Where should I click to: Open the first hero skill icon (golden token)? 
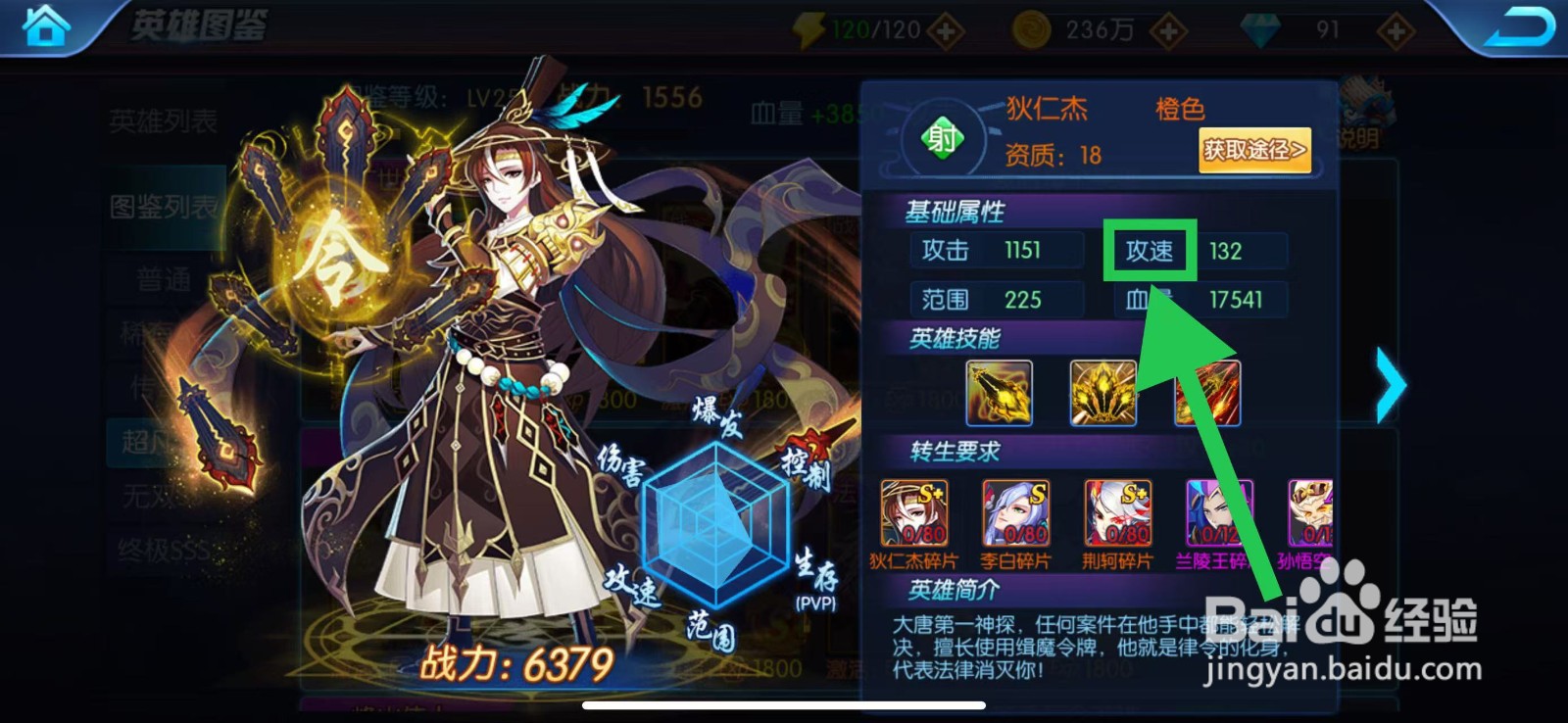999,393
